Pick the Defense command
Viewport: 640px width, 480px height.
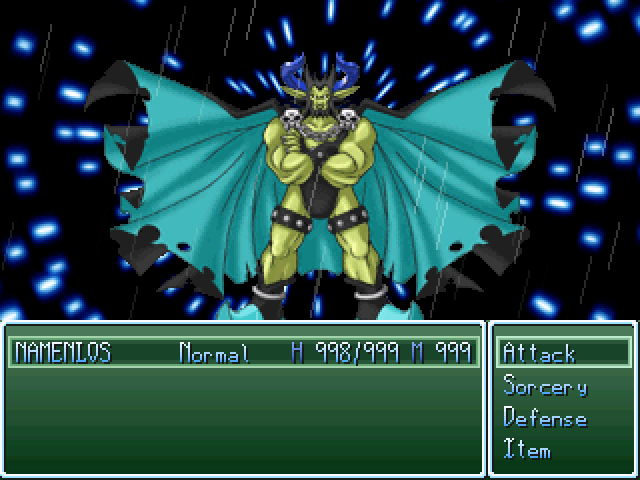click(545, 418)
